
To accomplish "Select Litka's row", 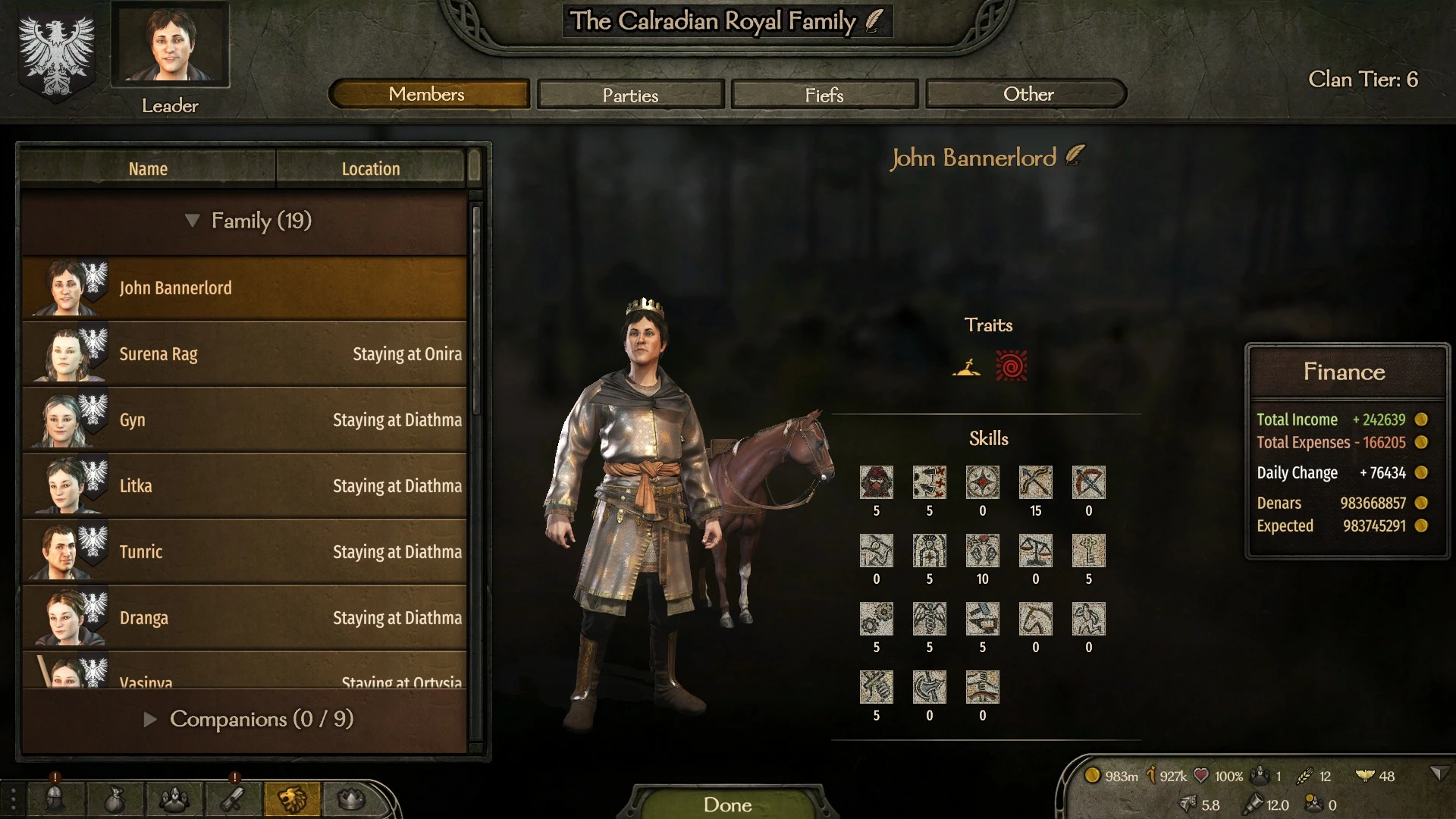I will click(244, 486).
